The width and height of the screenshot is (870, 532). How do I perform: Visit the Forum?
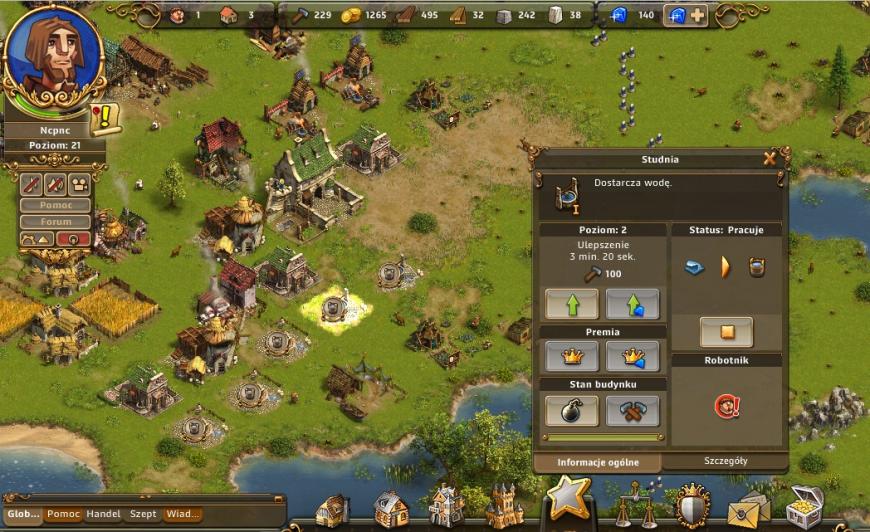coord(55,222)
